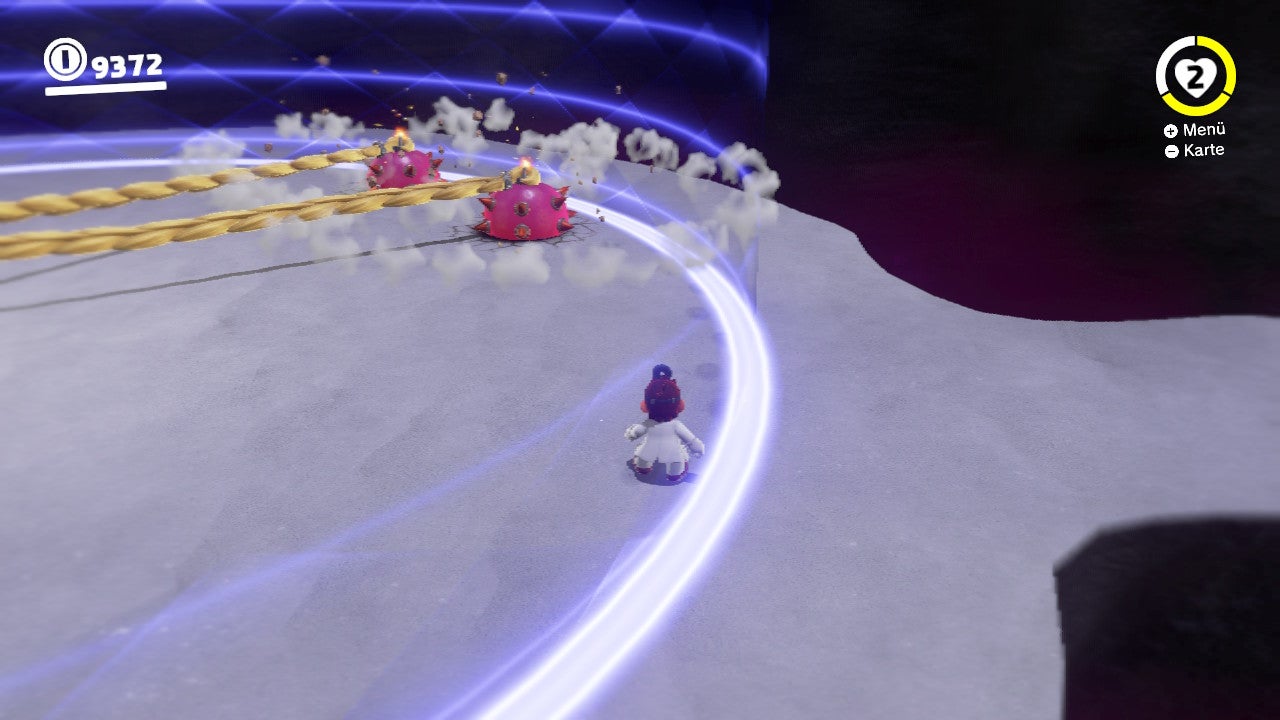Image resolution: width=1280 pixels, height=720 pixels.
Task: Click the coin counter icon
Action: click(x=64, y=57)
